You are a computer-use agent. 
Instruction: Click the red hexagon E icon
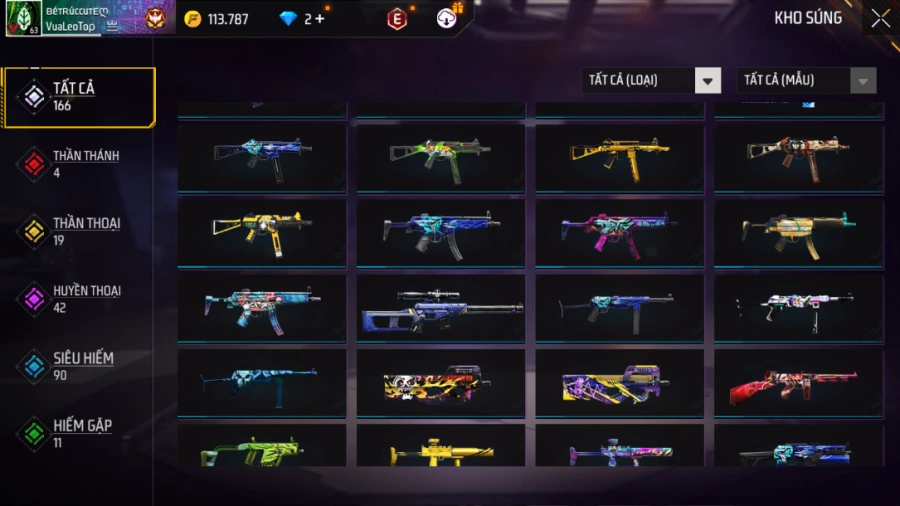[x=397, y=19]
